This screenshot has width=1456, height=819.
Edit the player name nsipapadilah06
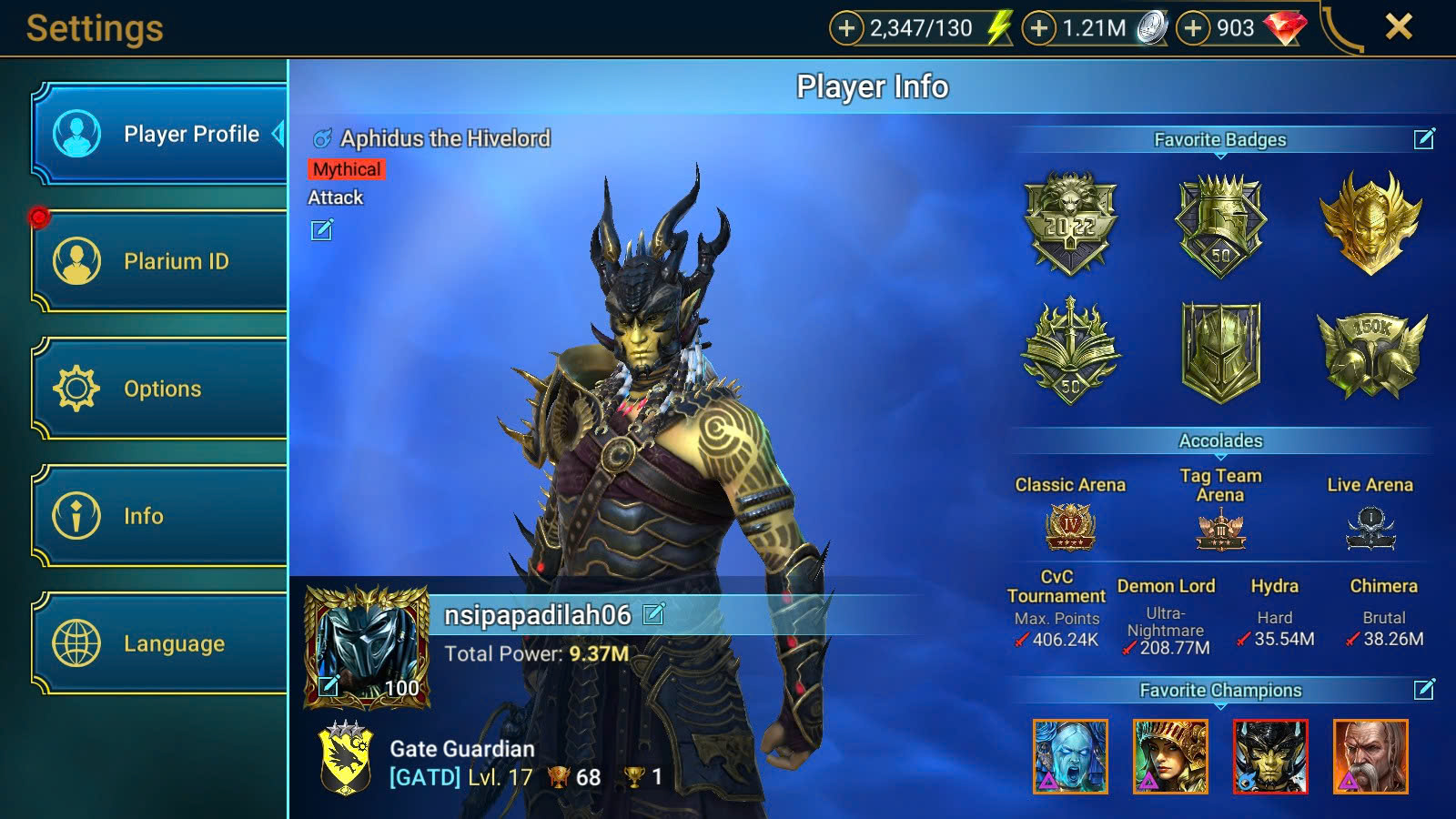point(653,615)
